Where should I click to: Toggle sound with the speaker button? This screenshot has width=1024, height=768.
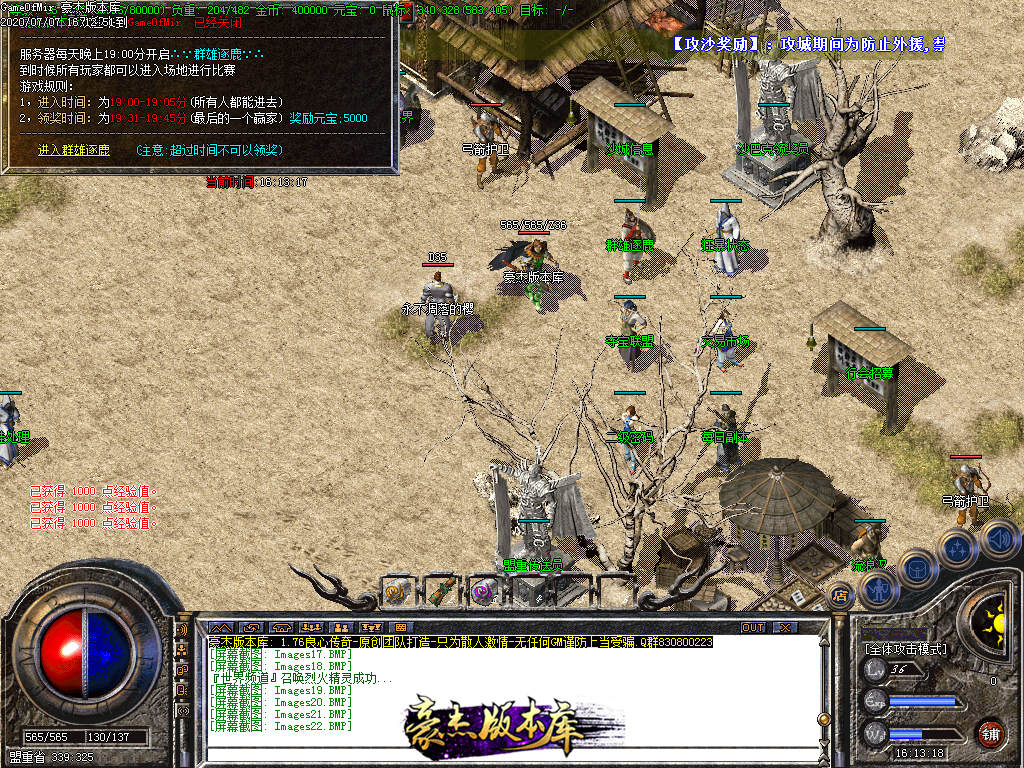(998, 540)
